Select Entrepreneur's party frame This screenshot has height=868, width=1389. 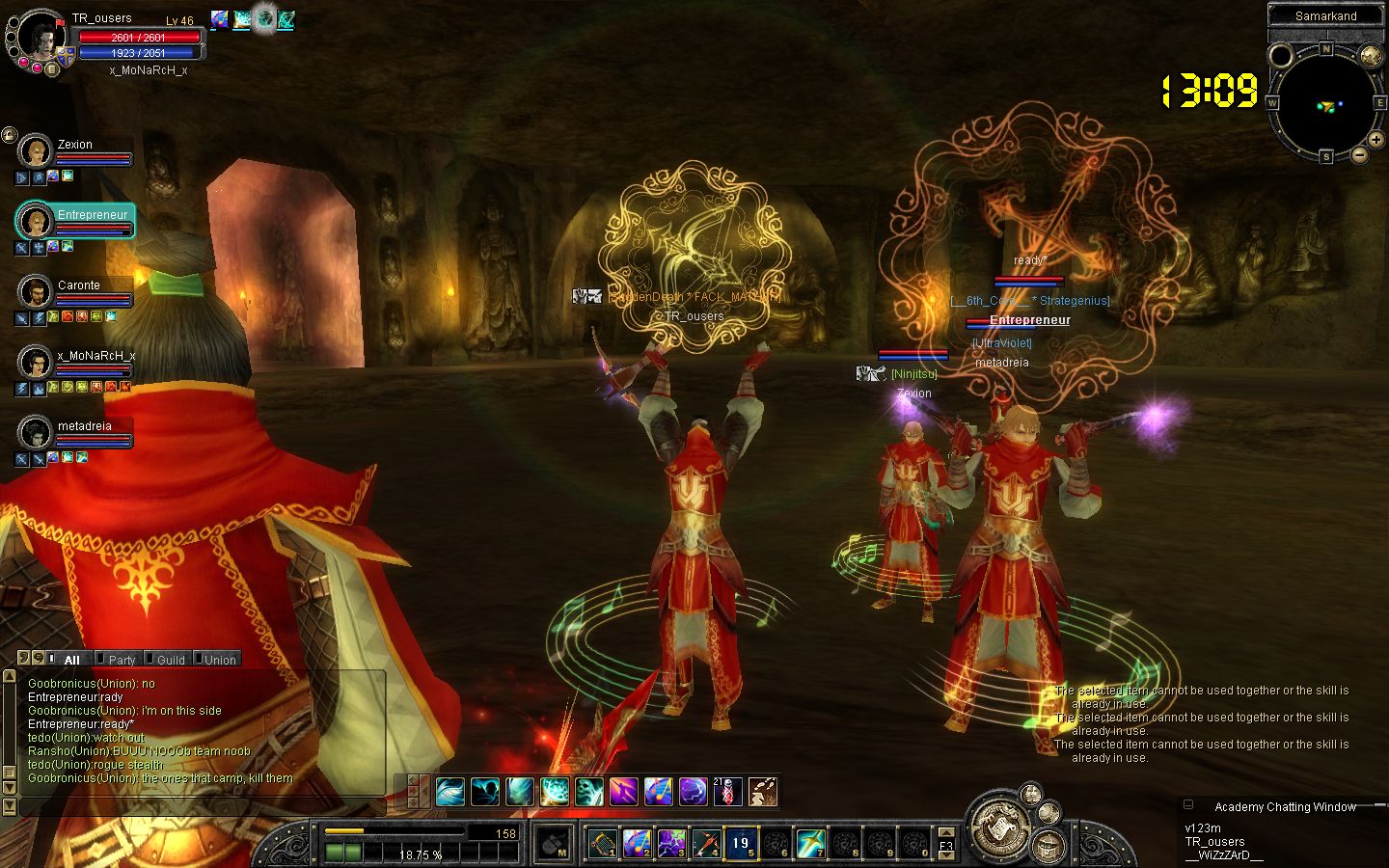36,222
